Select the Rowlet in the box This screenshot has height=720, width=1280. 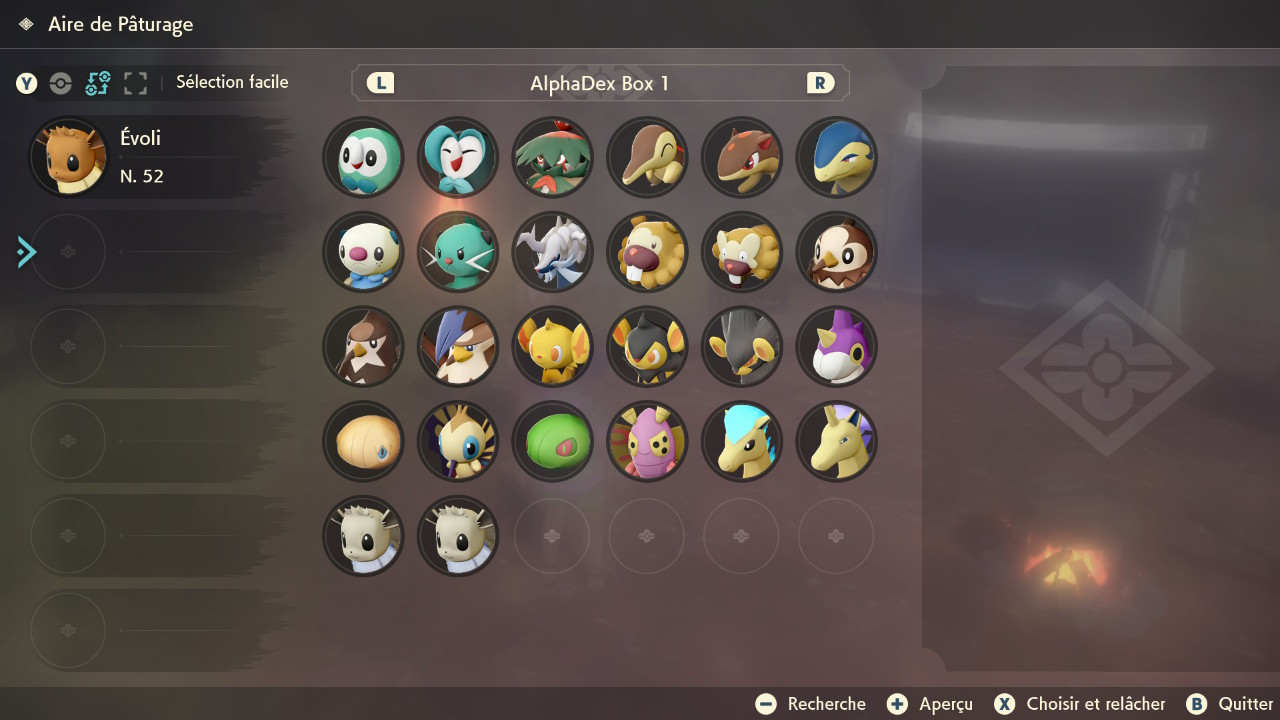[363, 157]
